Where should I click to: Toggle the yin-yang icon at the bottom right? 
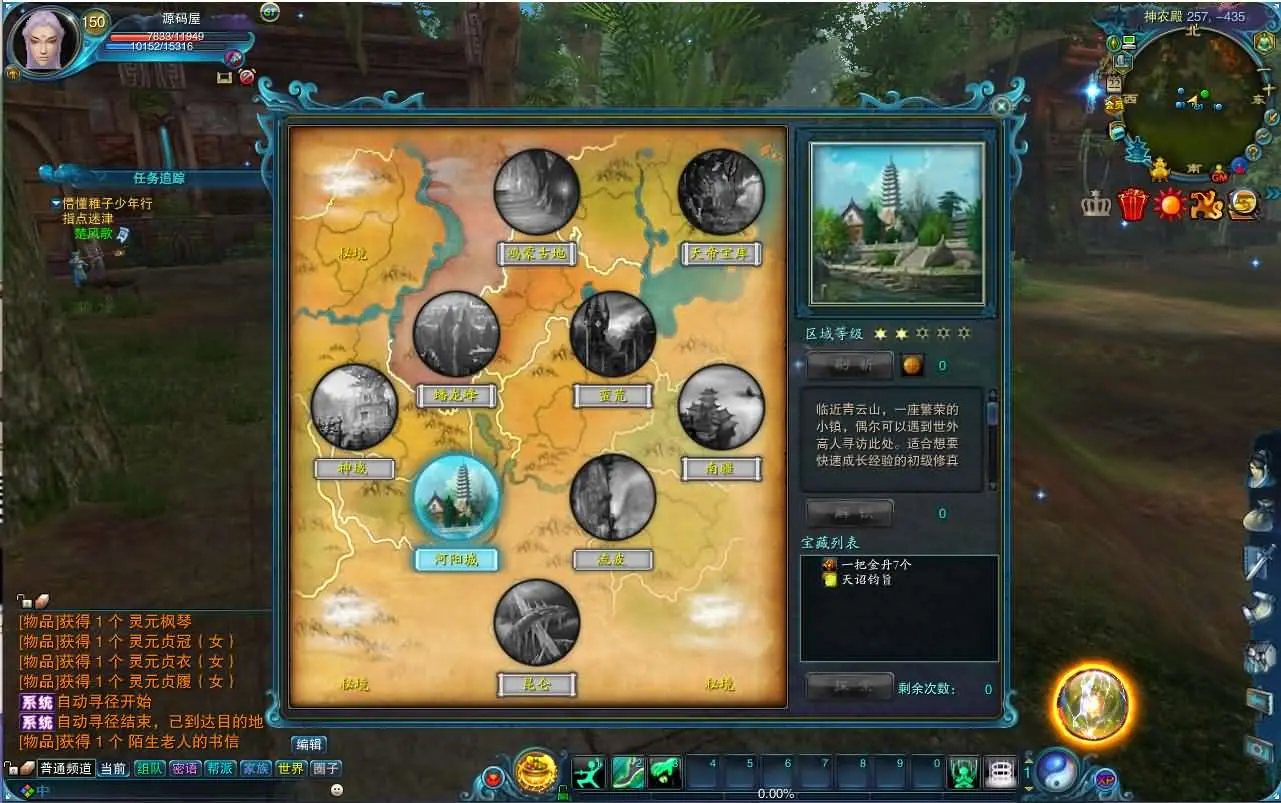click(x=1057, y=770)
